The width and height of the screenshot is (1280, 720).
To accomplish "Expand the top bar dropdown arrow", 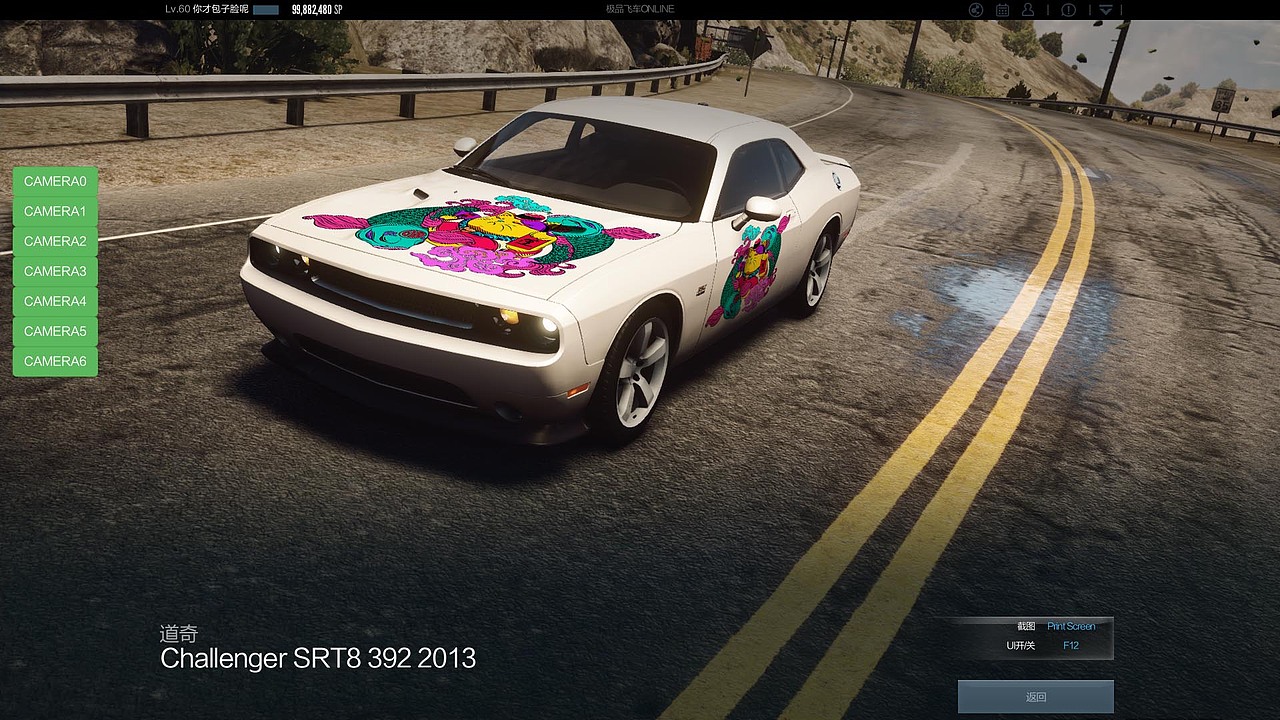I will pyautogui.click(x=1106, y=10).
